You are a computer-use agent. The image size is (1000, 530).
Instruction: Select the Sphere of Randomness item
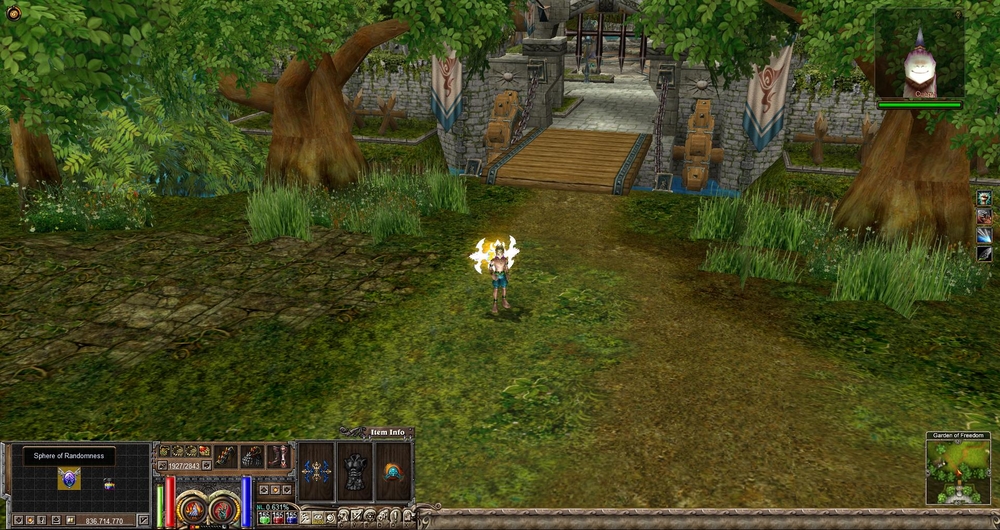click(x=69, y=478)
